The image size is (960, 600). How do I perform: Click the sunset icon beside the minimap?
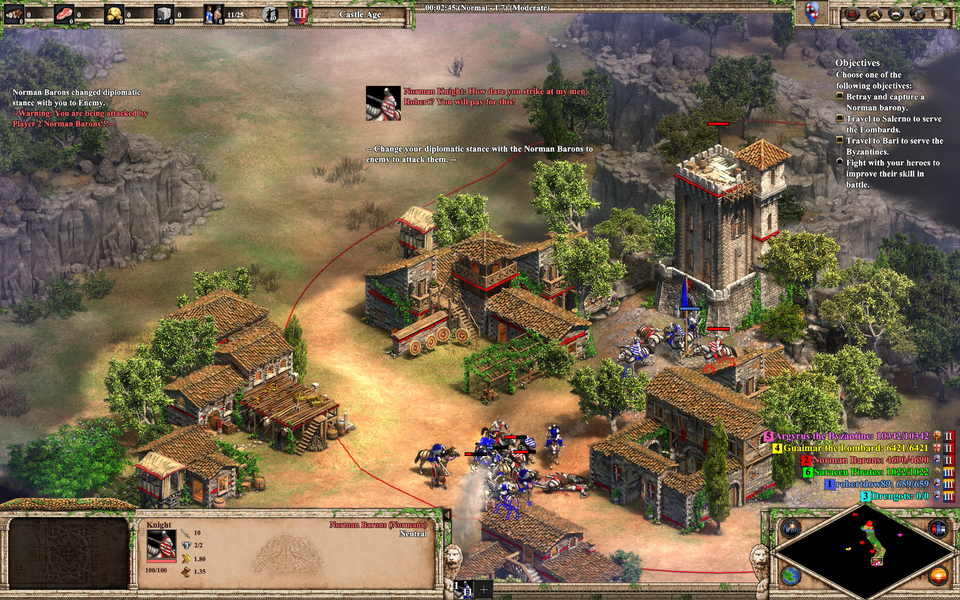[938, 575]
